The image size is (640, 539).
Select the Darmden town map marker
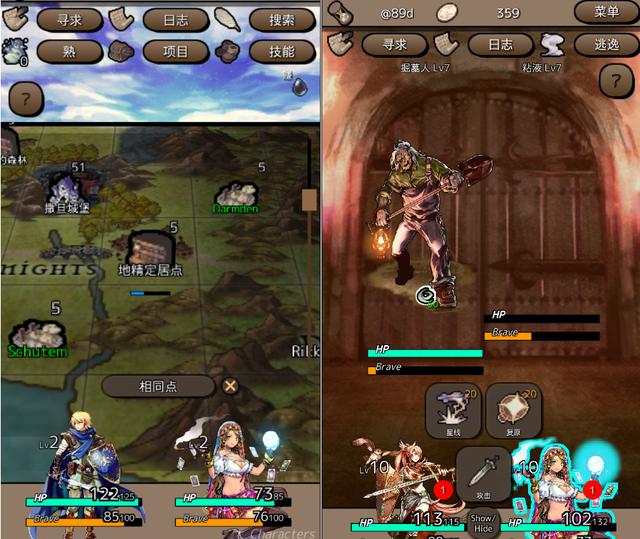point(237,196)
